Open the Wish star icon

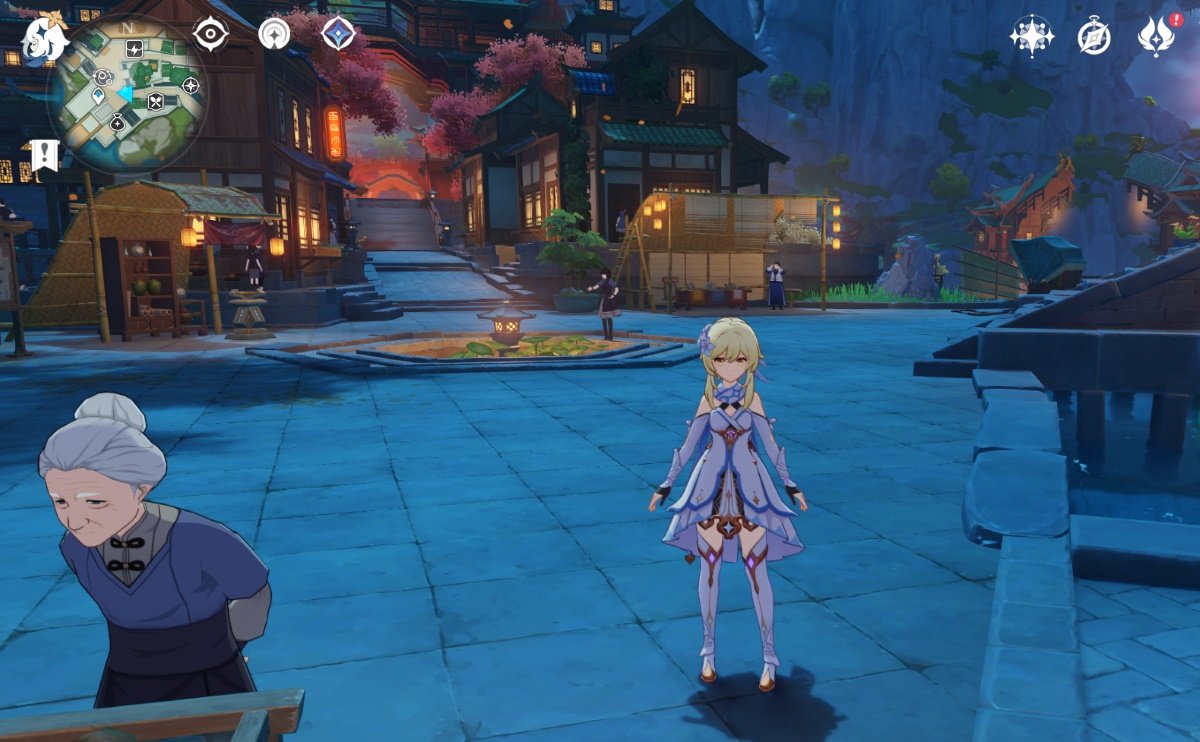tap(1031, 36)
